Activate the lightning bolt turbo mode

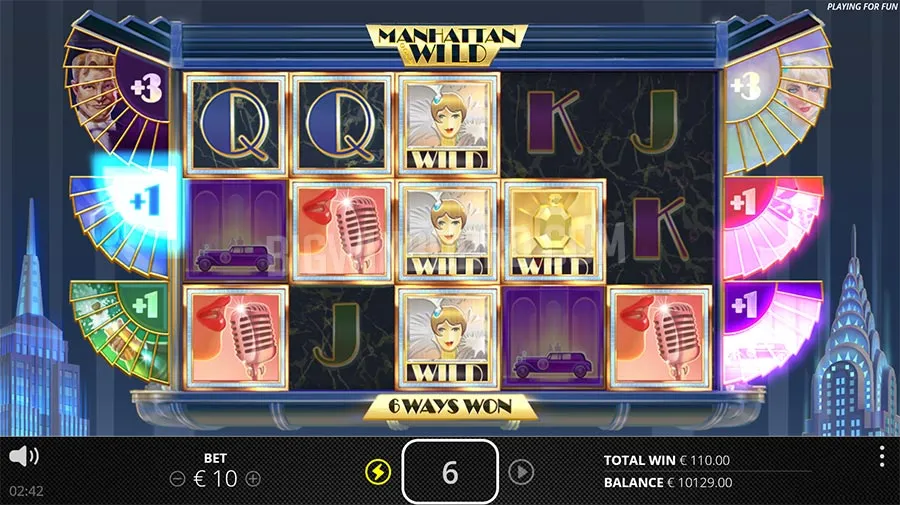coord(378,472)
